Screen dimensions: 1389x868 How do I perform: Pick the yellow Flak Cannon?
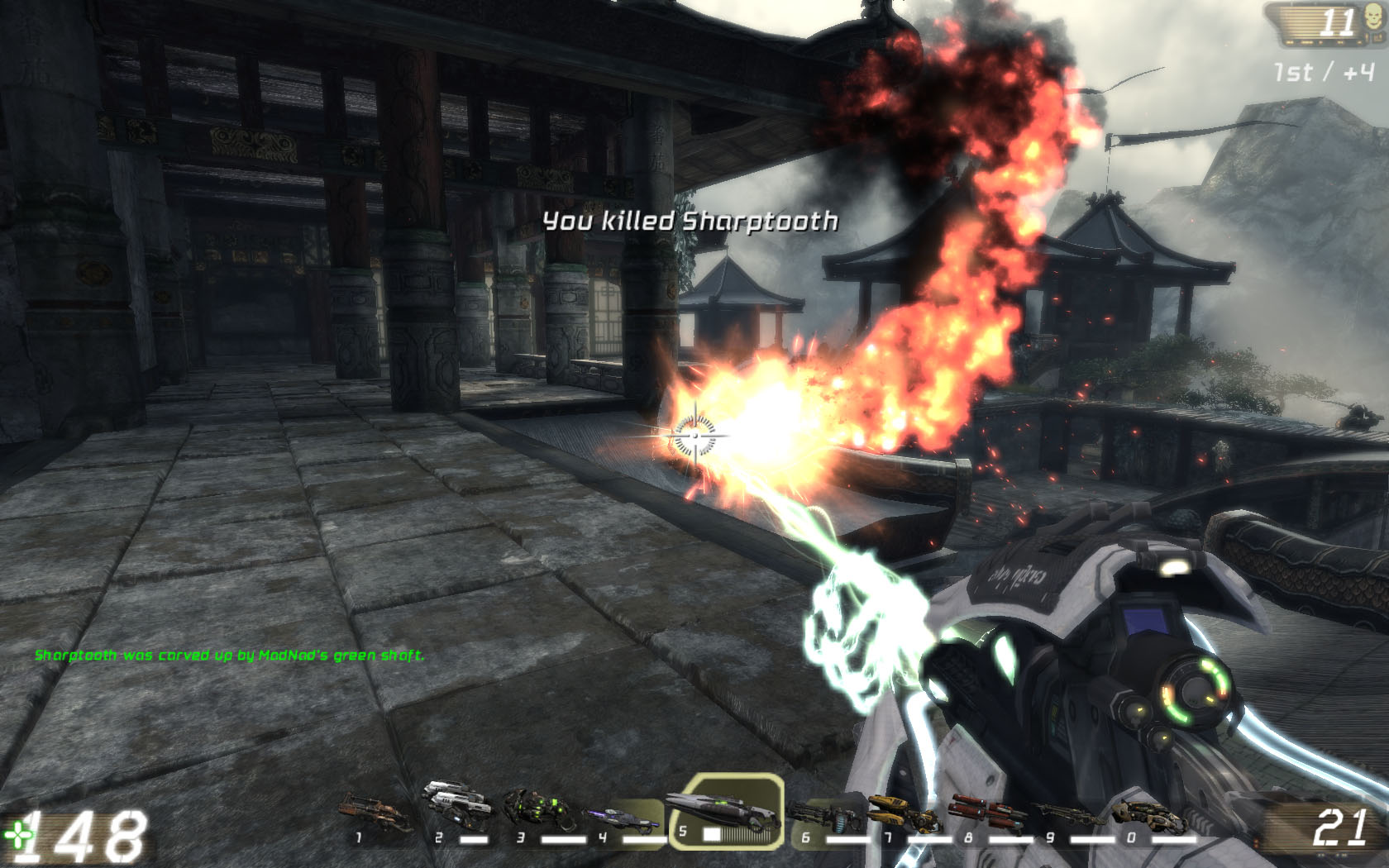(x=903, y=813)
